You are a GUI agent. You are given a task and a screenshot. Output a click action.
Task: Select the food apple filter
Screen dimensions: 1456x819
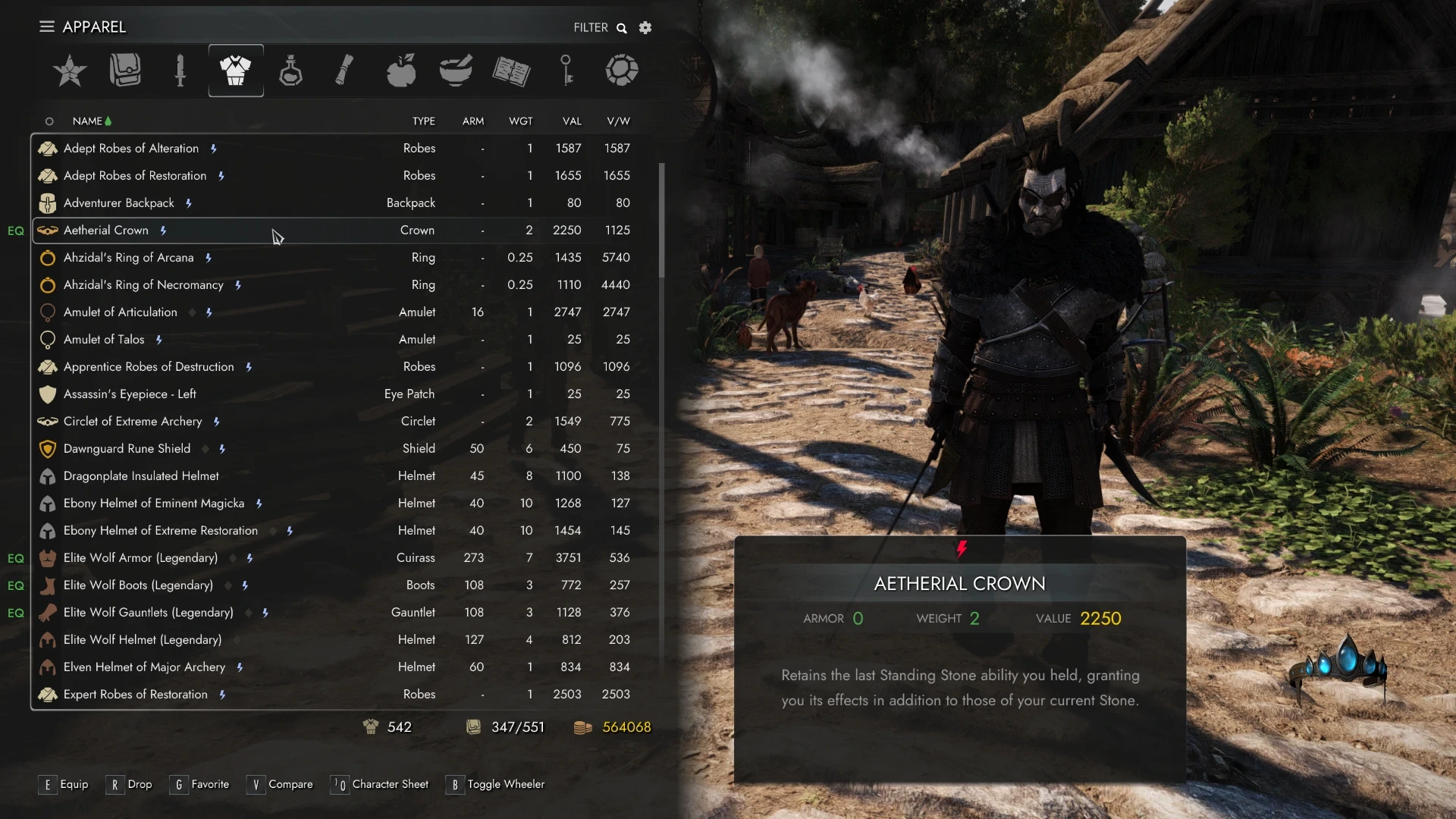400,71
